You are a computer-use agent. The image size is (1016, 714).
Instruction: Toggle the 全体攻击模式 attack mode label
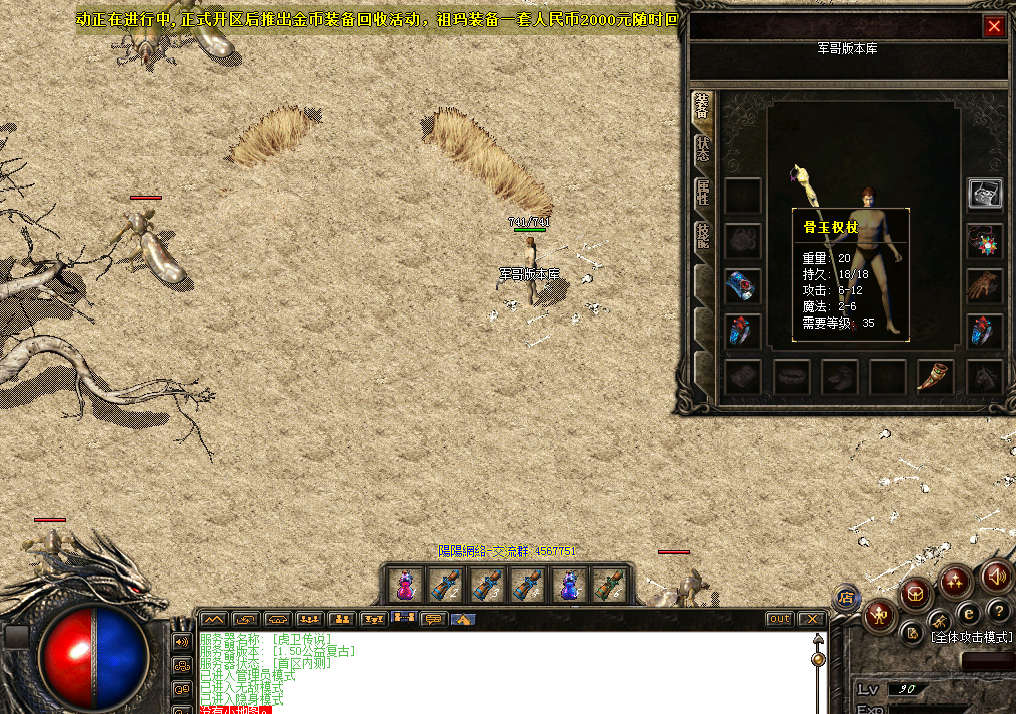(970, 636)
